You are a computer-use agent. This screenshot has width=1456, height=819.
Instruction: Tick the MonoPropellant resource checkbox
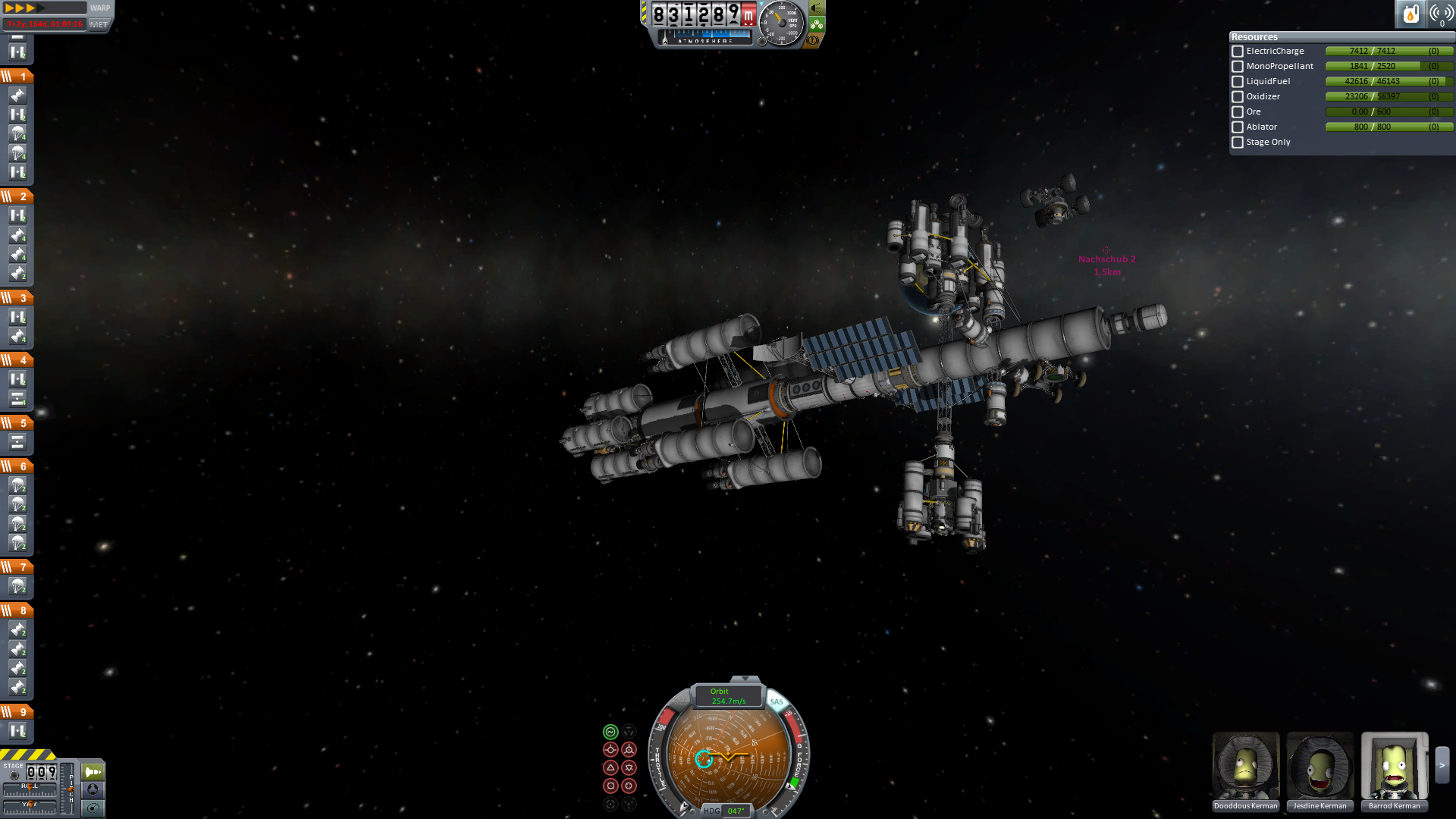coord(1238,67)
